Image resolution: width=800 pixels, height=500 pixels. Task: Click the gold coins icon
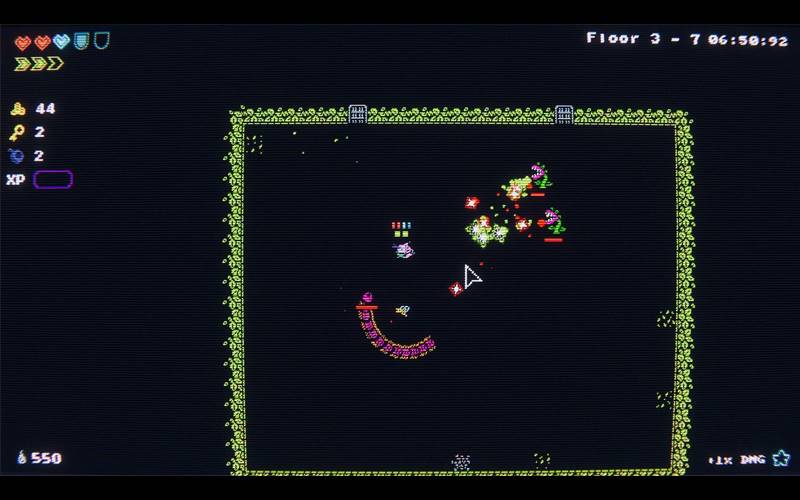tap(18, 109)
